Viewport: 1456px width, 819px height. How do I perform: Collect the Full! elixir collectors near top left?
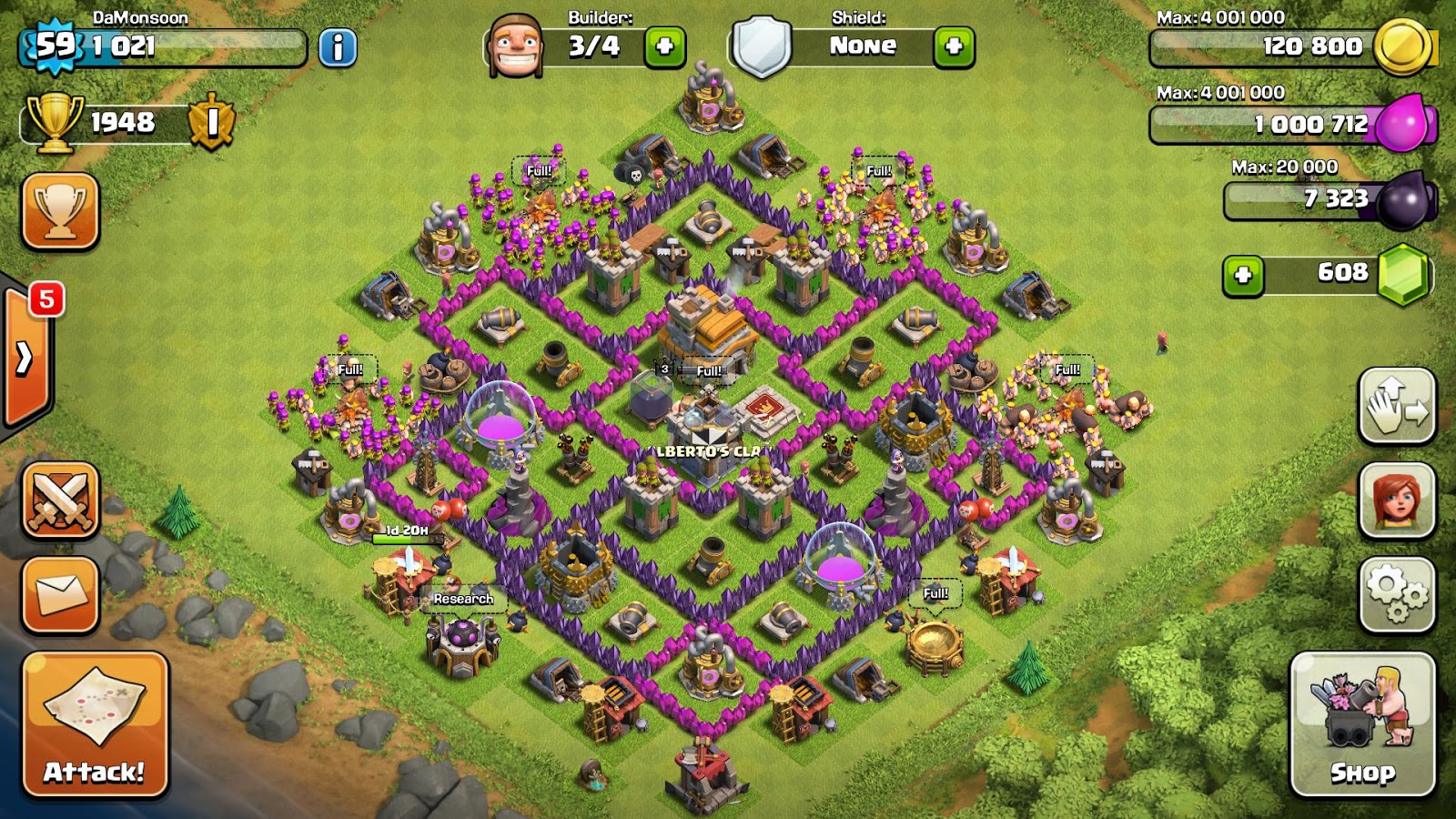pos(539,171)
